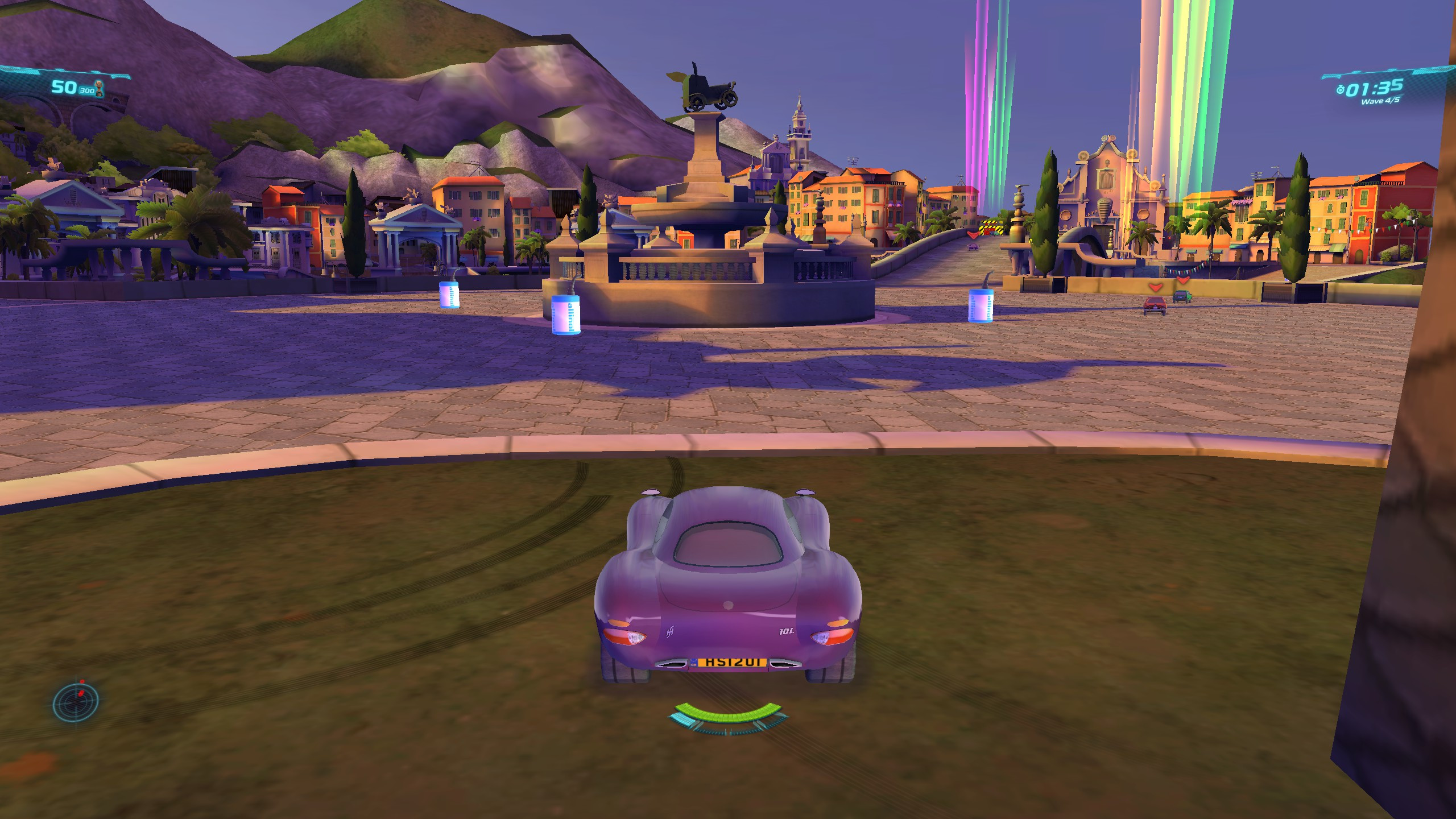Image resolution: width=1456 pixels, height=819 pixels.
Task: Click the trophy icon next to the score
Action: pyautogui.click(x=98, y=87)
